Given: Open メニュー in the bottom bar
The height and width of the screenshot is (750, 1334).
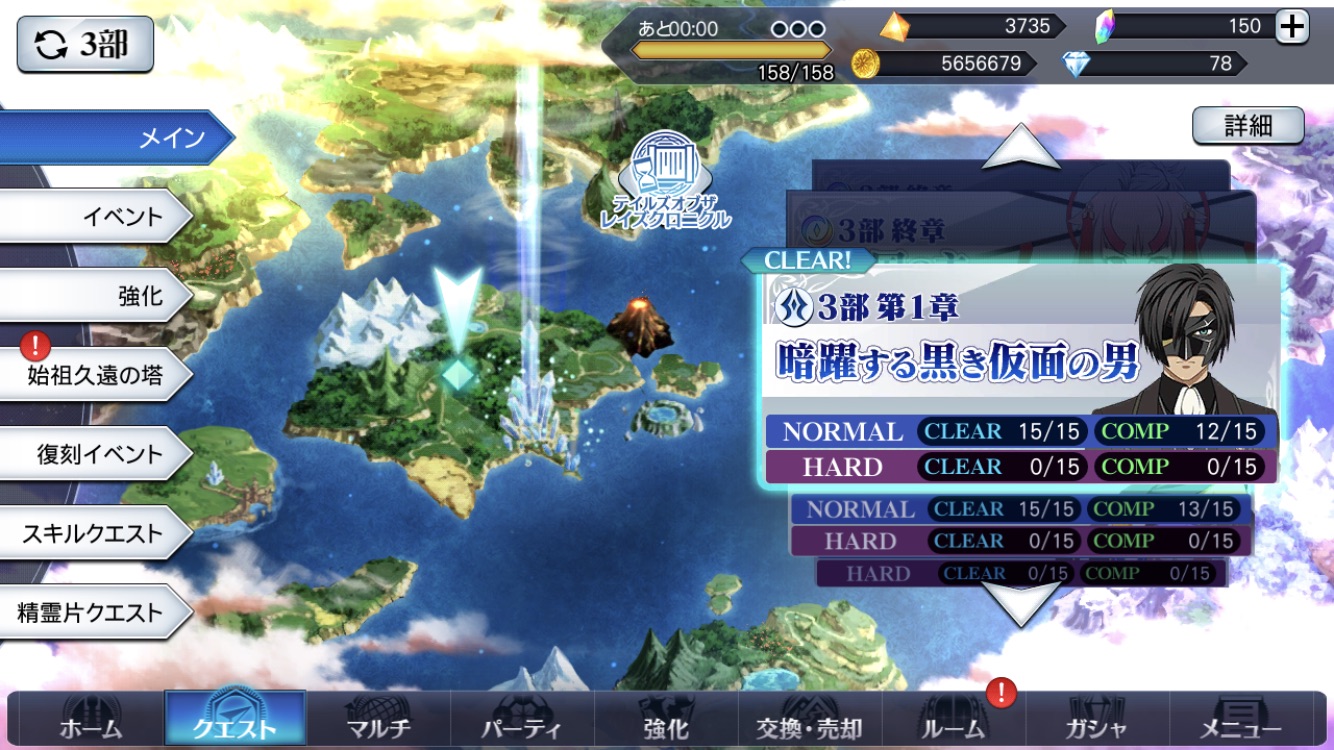Looking at the screenshot, I should [1241, 725].
